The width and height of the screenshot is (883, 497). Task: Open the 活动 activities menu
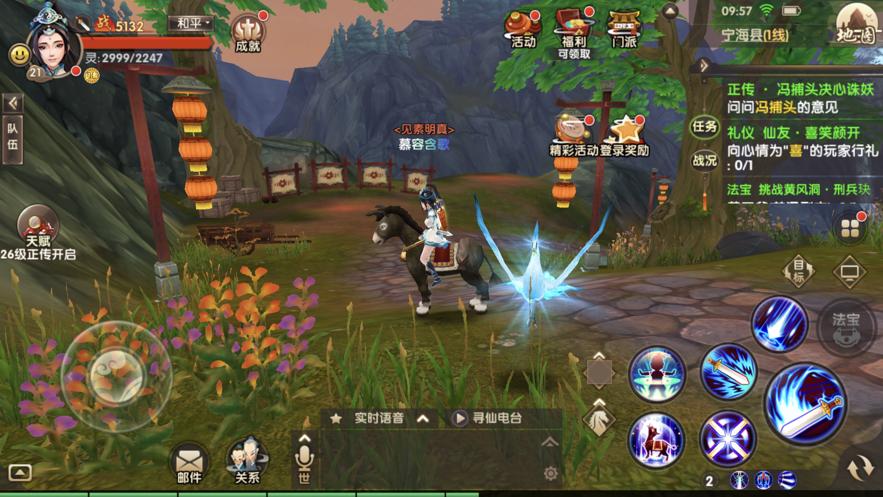522,28
